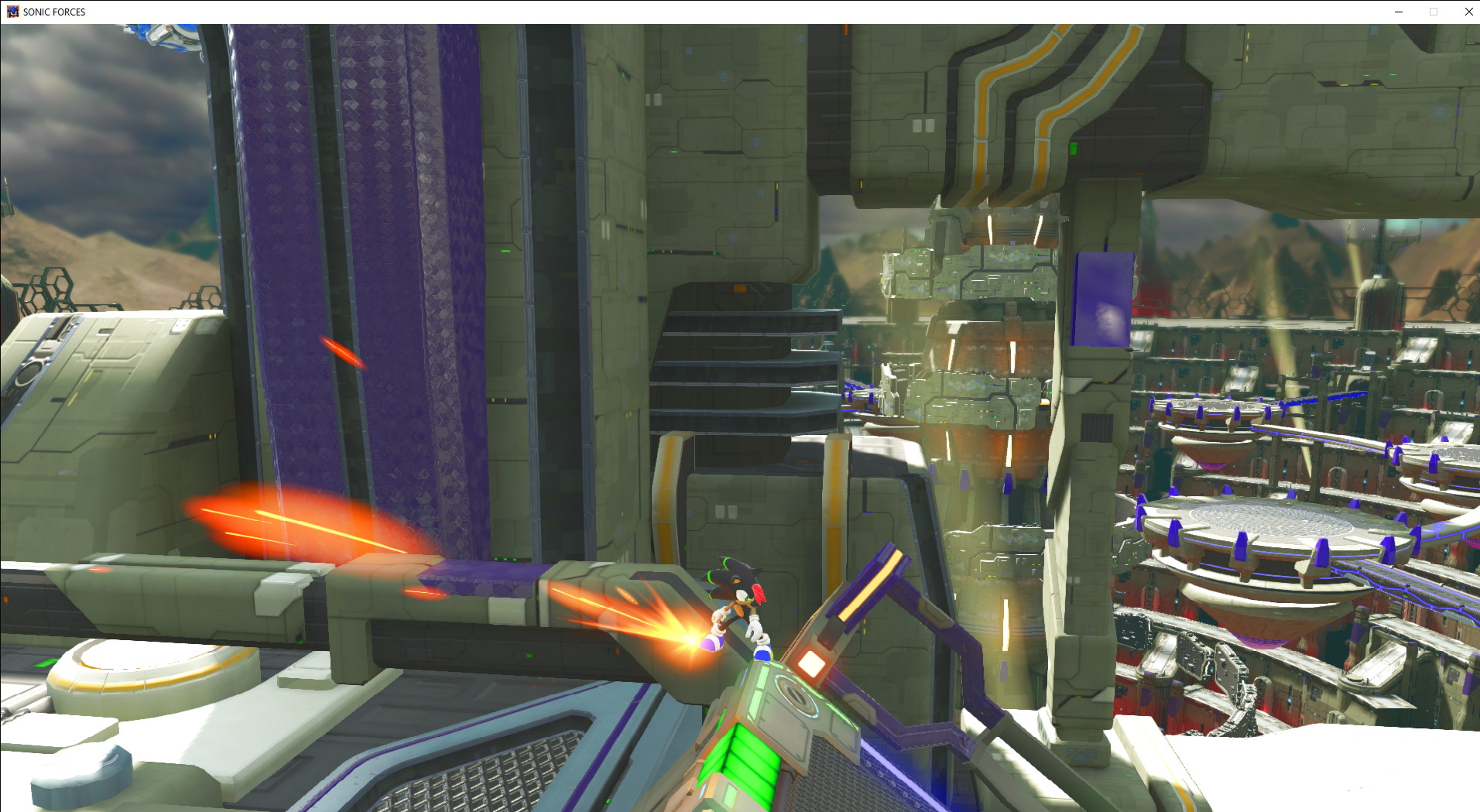Click the title bar of the game window
This screenshot has height=812, width=1480.
[x=697, y=12]
